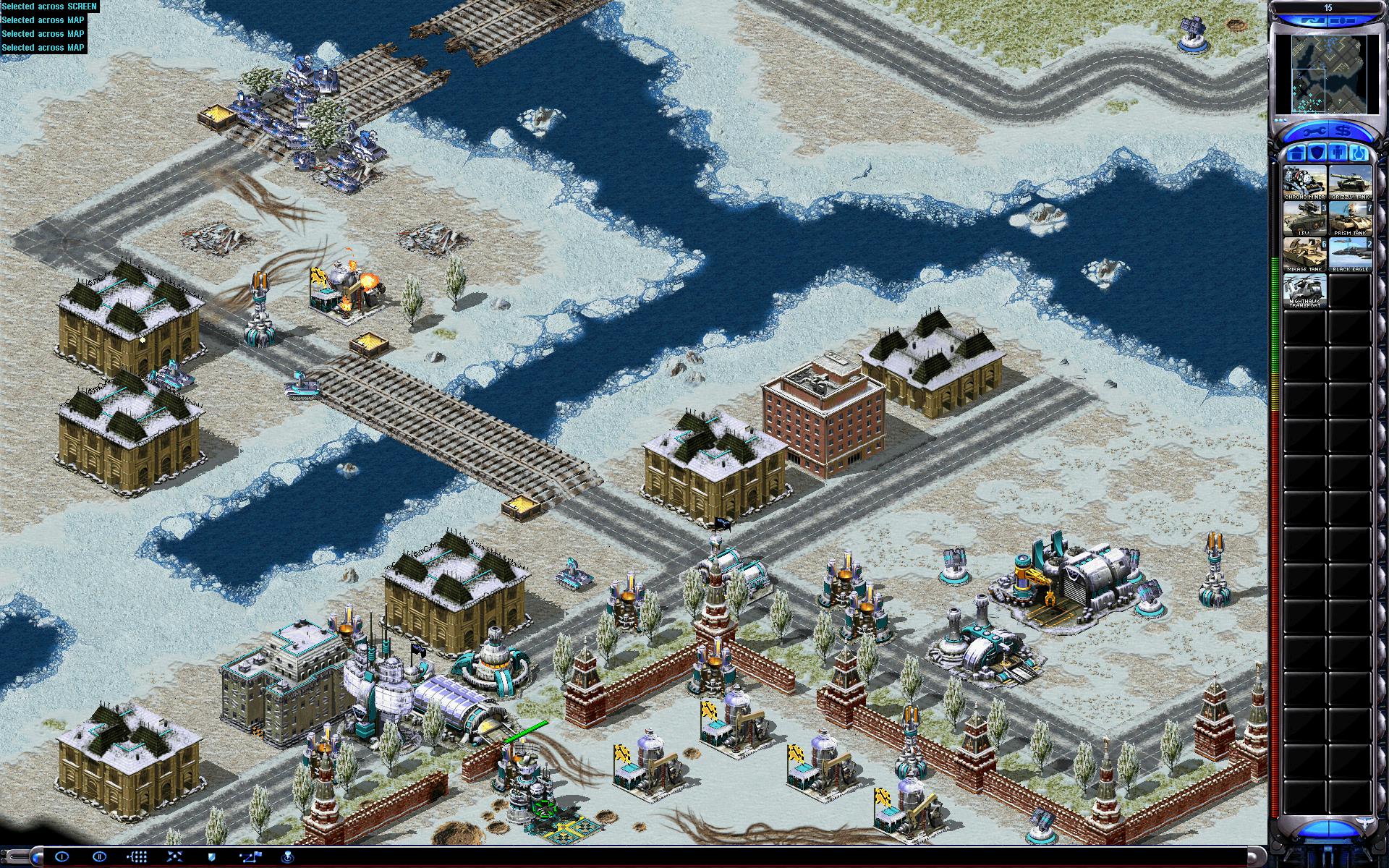Select team two with the II button

100,857
